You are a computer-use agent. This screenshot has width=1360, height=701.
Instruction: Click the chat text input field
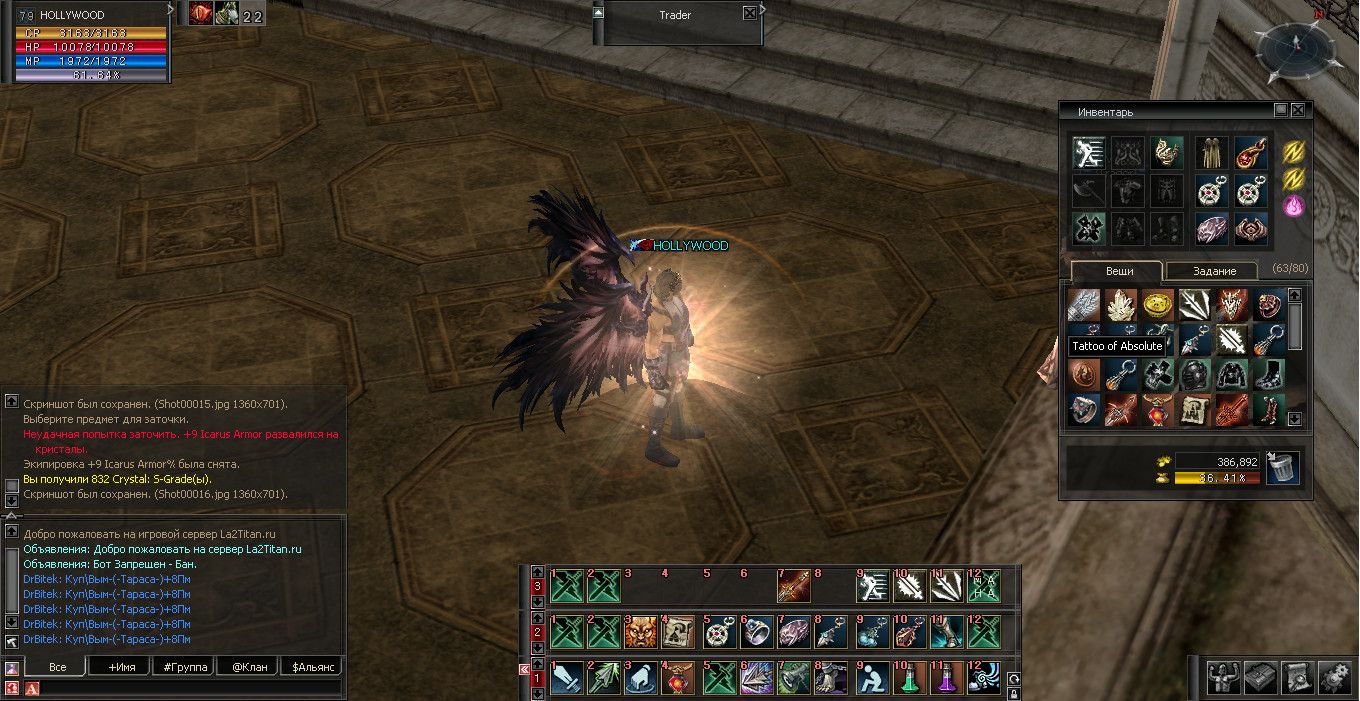190,688
